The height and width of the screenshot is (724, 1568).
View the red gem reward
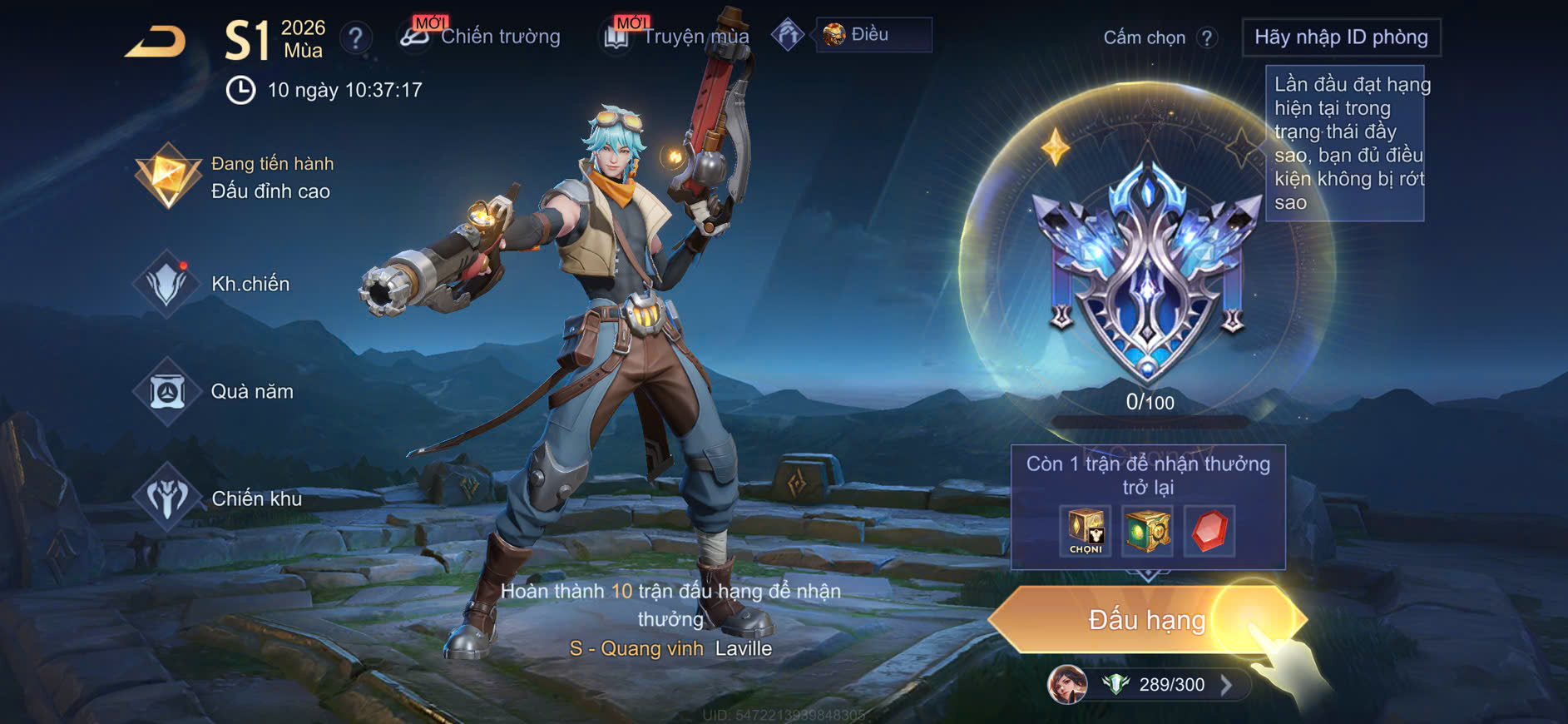pyautogui.click(x=1209, y=530)
